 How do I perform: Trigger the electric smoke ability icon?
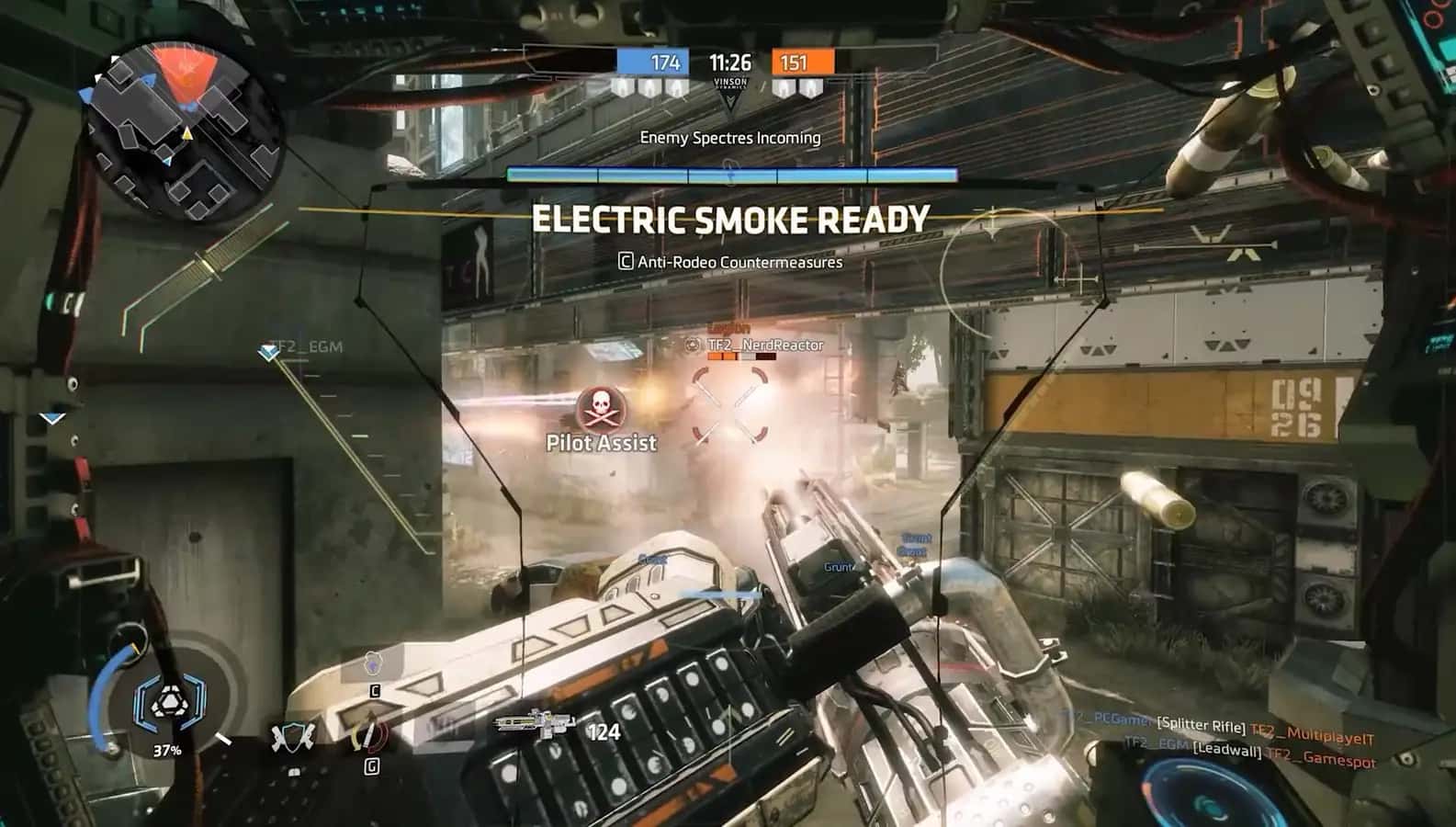coord(373,663)
